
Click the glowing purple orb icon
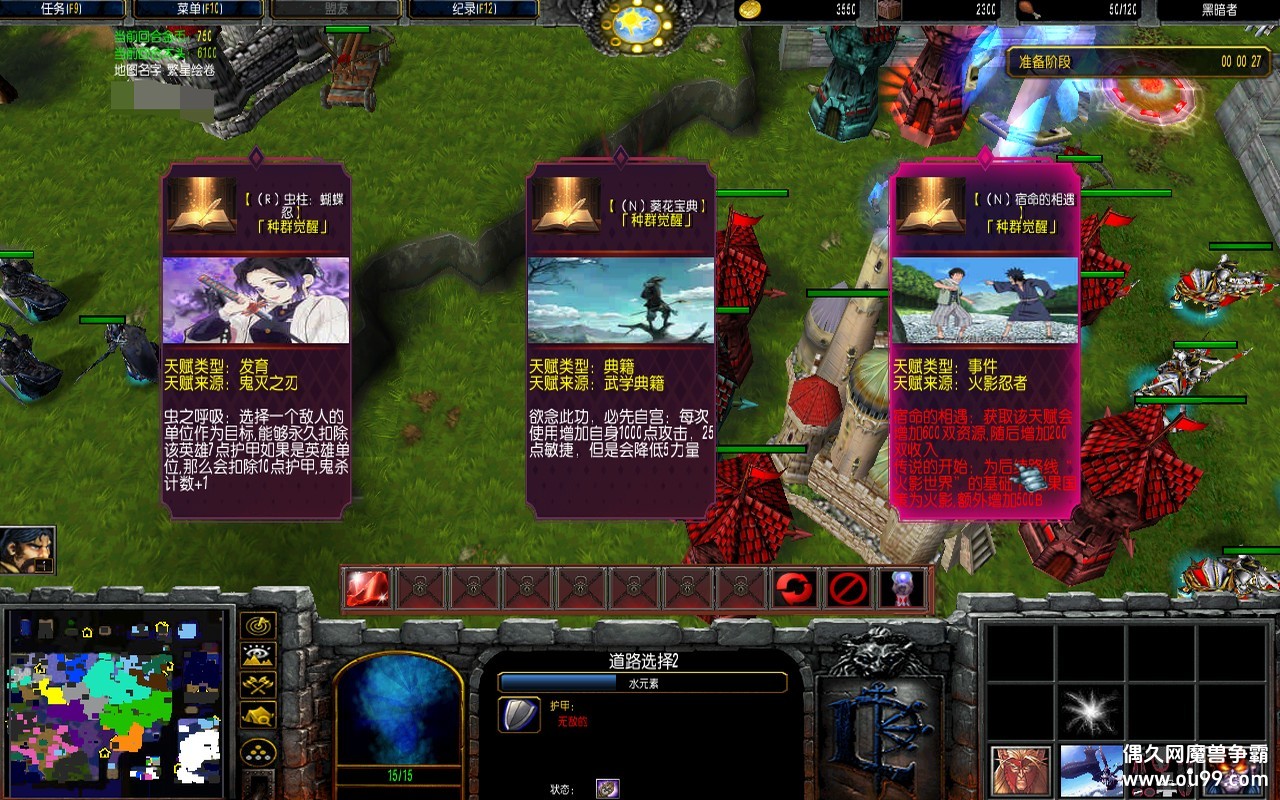900,589
